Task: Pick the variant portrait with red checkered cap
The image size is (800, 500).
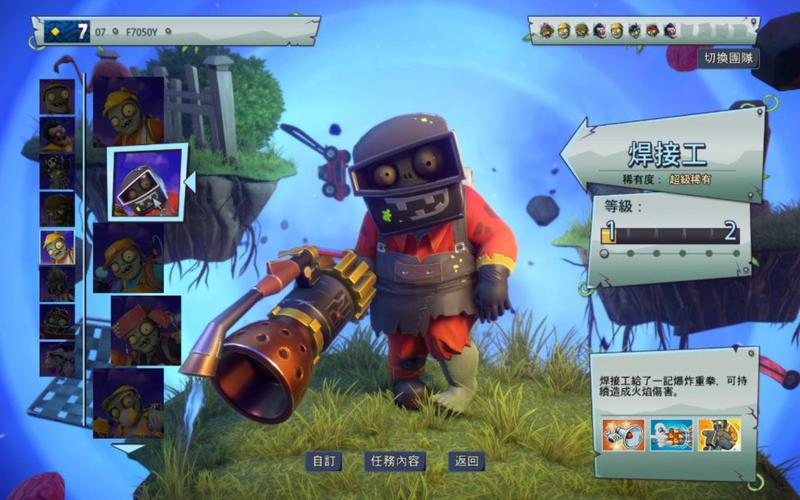Action: click(x=145, y=330)
